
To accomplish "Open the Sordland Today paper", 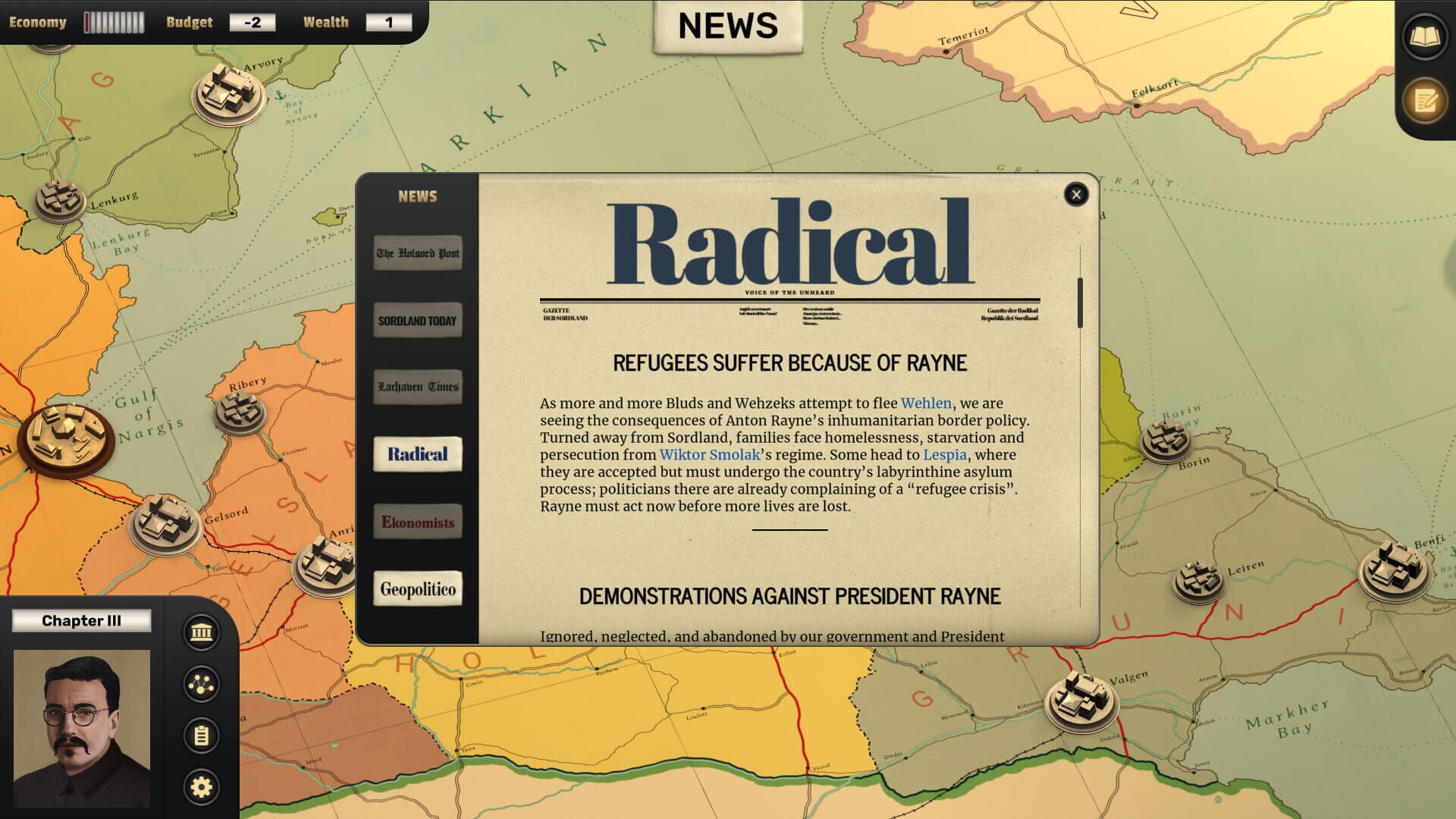I will [x=417, y=320].
